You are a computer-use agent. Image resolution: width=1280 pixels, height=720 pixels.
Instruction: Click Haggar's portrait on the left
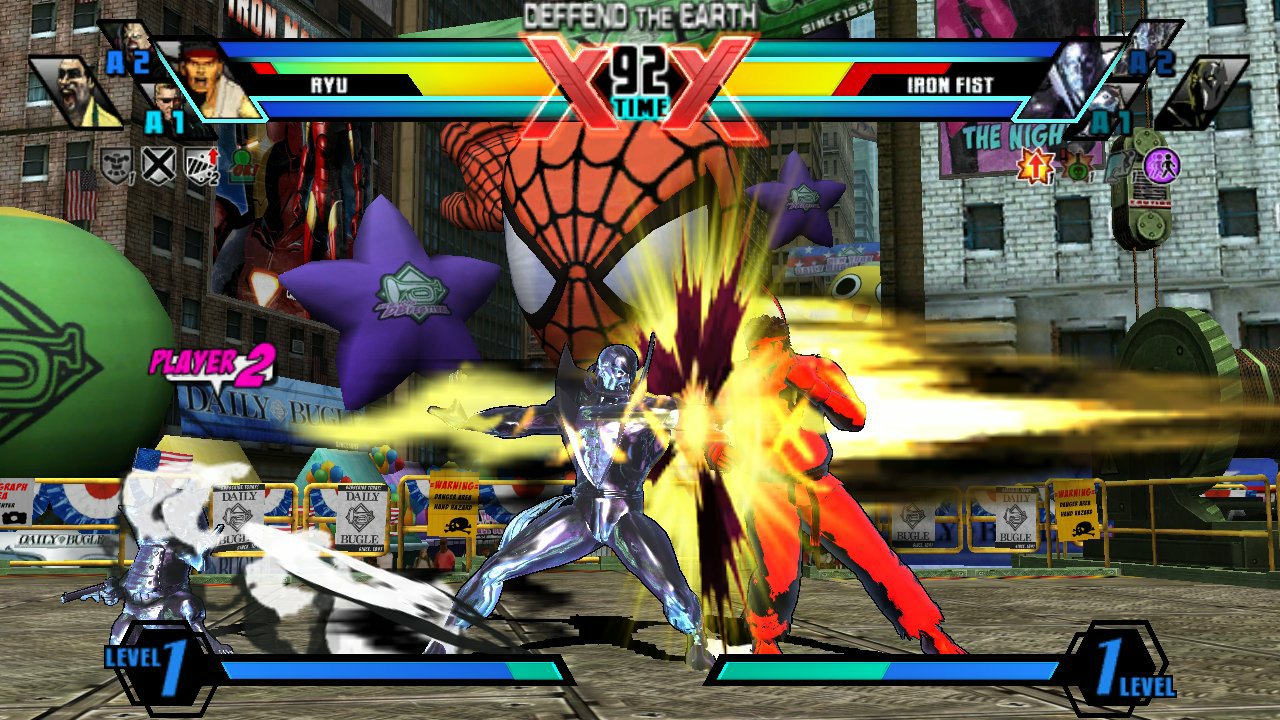tap(72, 92)
